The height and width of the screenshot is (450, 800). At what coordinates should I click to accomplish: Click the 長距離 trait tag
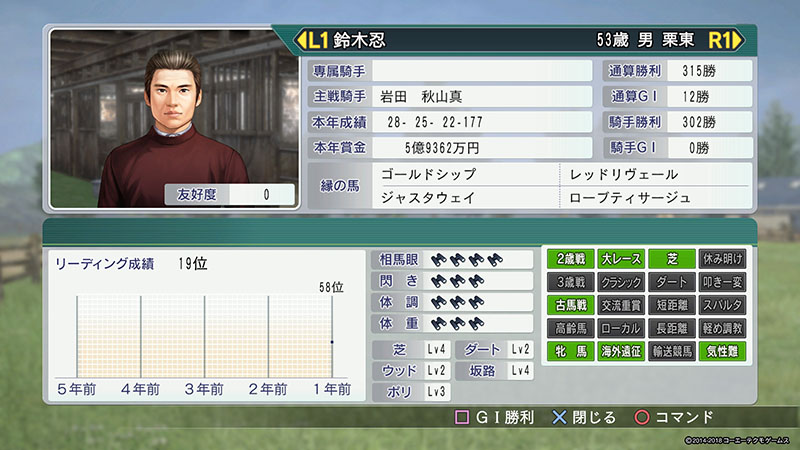[x=672, y=328]
